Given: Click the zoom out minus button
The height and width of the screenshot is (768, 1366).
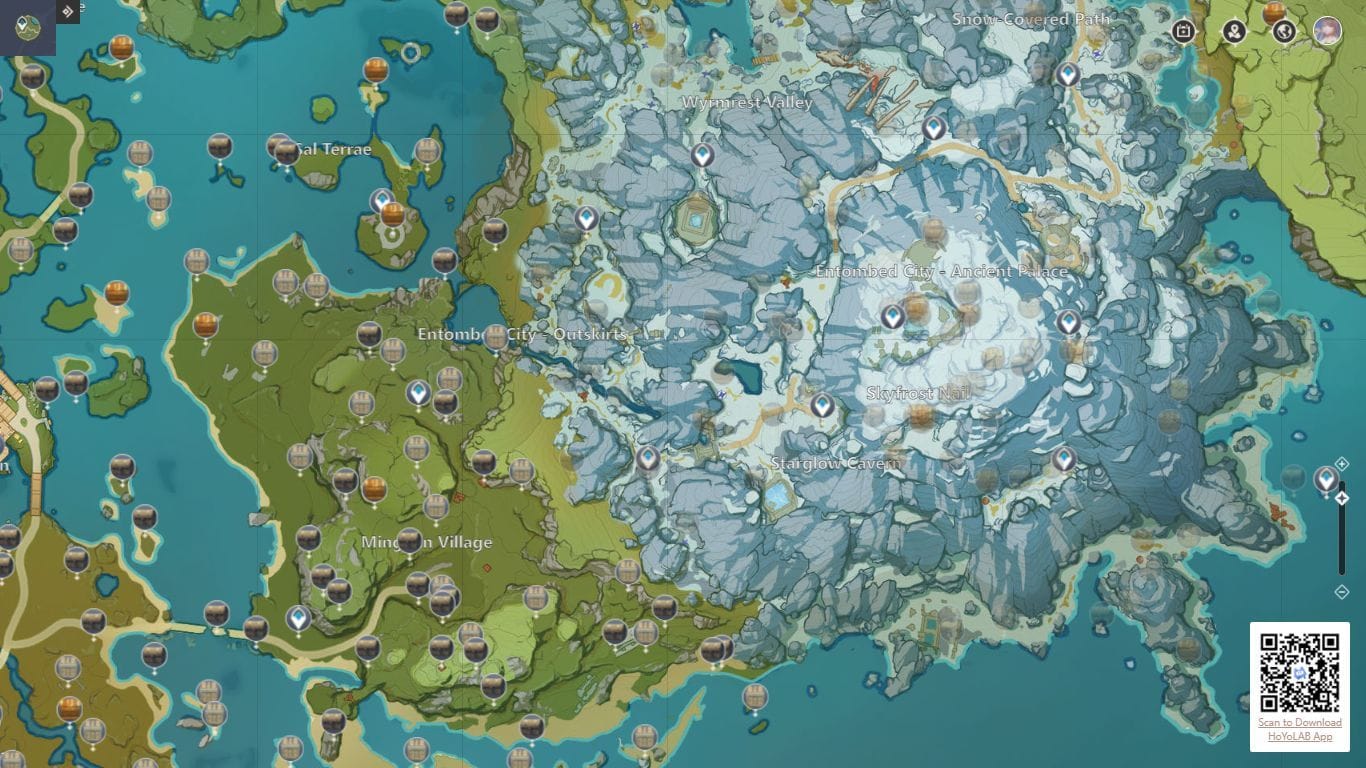Looking at the screenshot, I should pos(1342,592).
